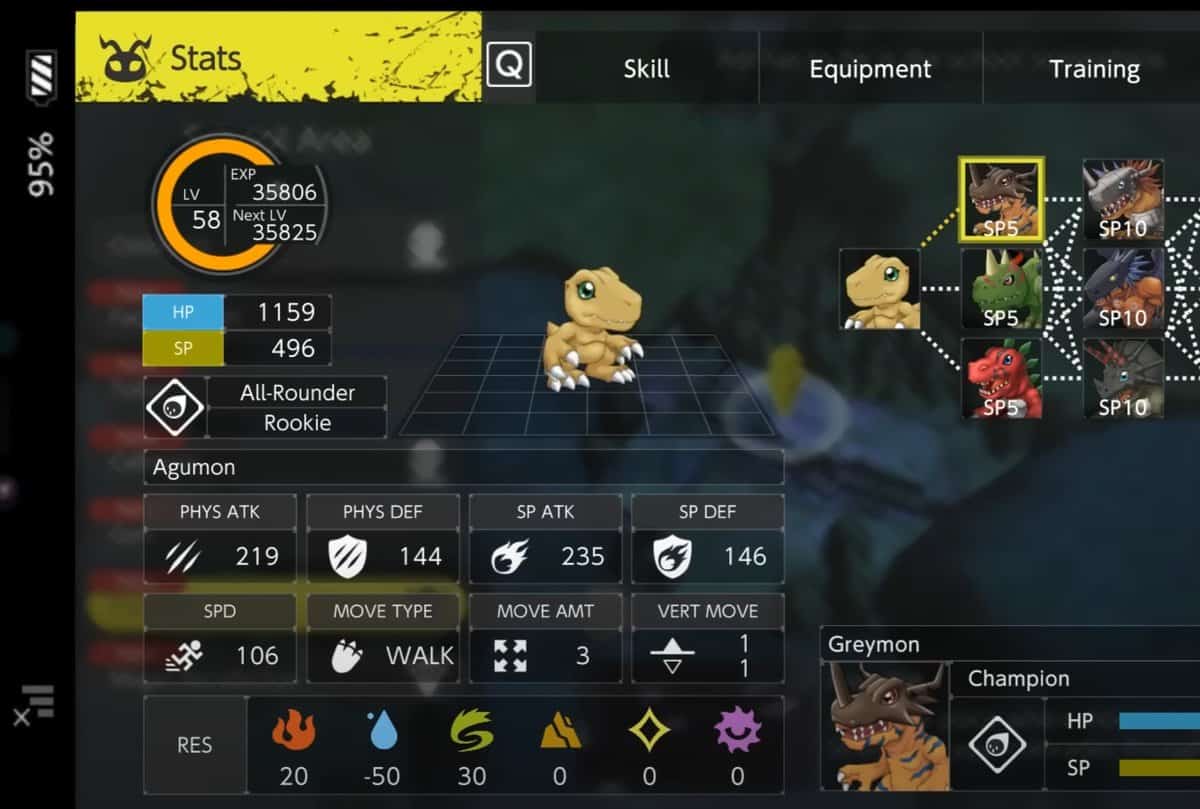Click the Agumon node in evolution tree
This screenshot has height=809, width=1200.
tap(879, 289)
